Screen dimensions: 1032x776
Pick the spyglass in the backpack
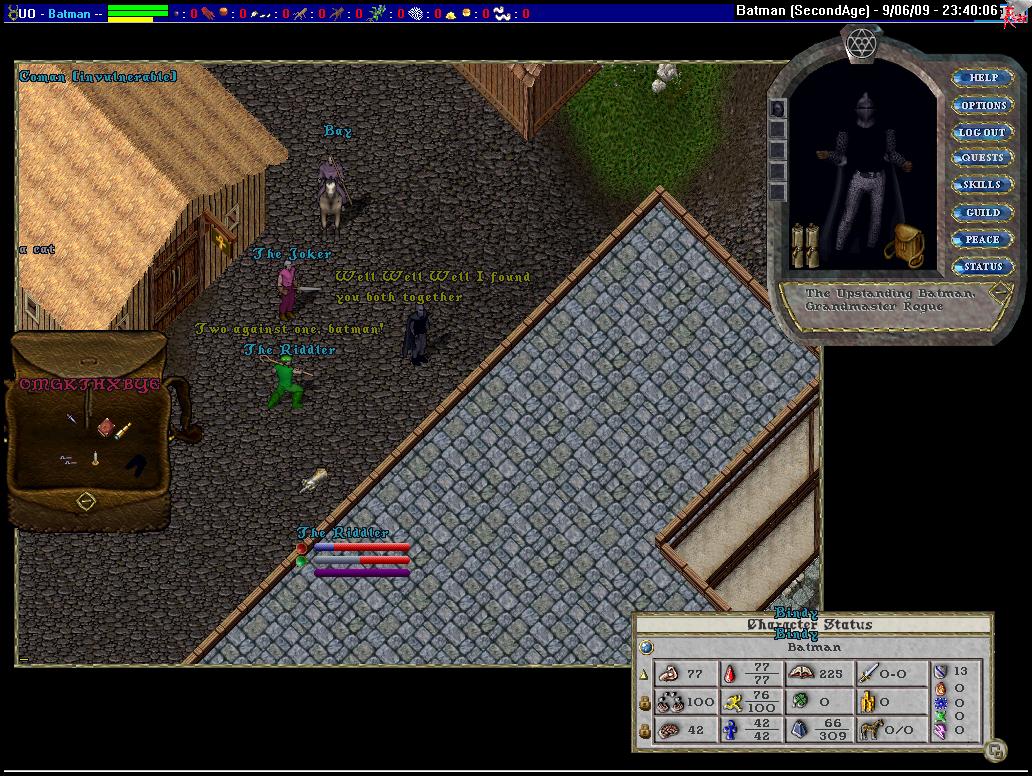tap(125, 430)
